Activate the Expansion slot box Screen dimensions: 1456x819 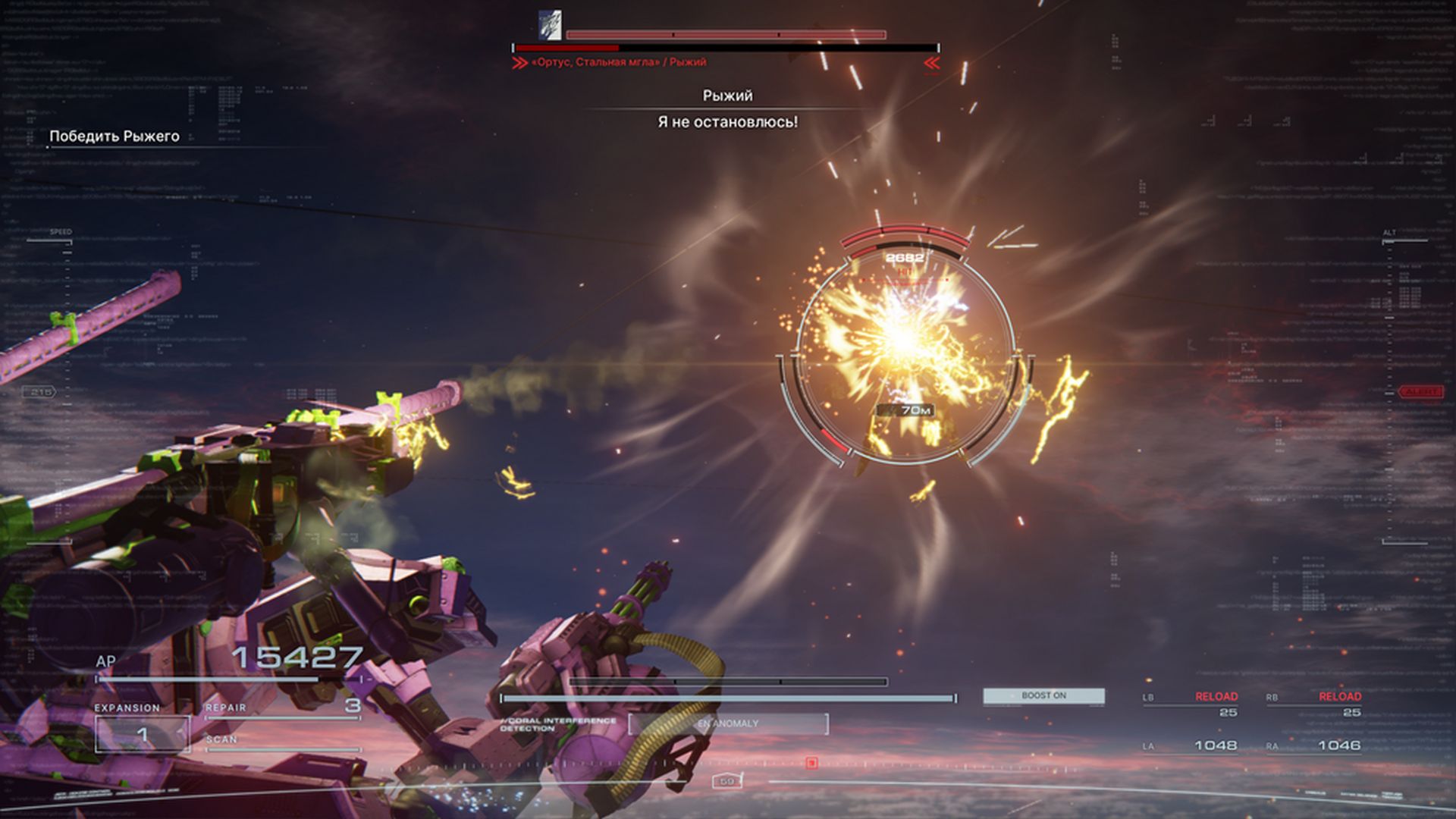[x=142, y=734]
